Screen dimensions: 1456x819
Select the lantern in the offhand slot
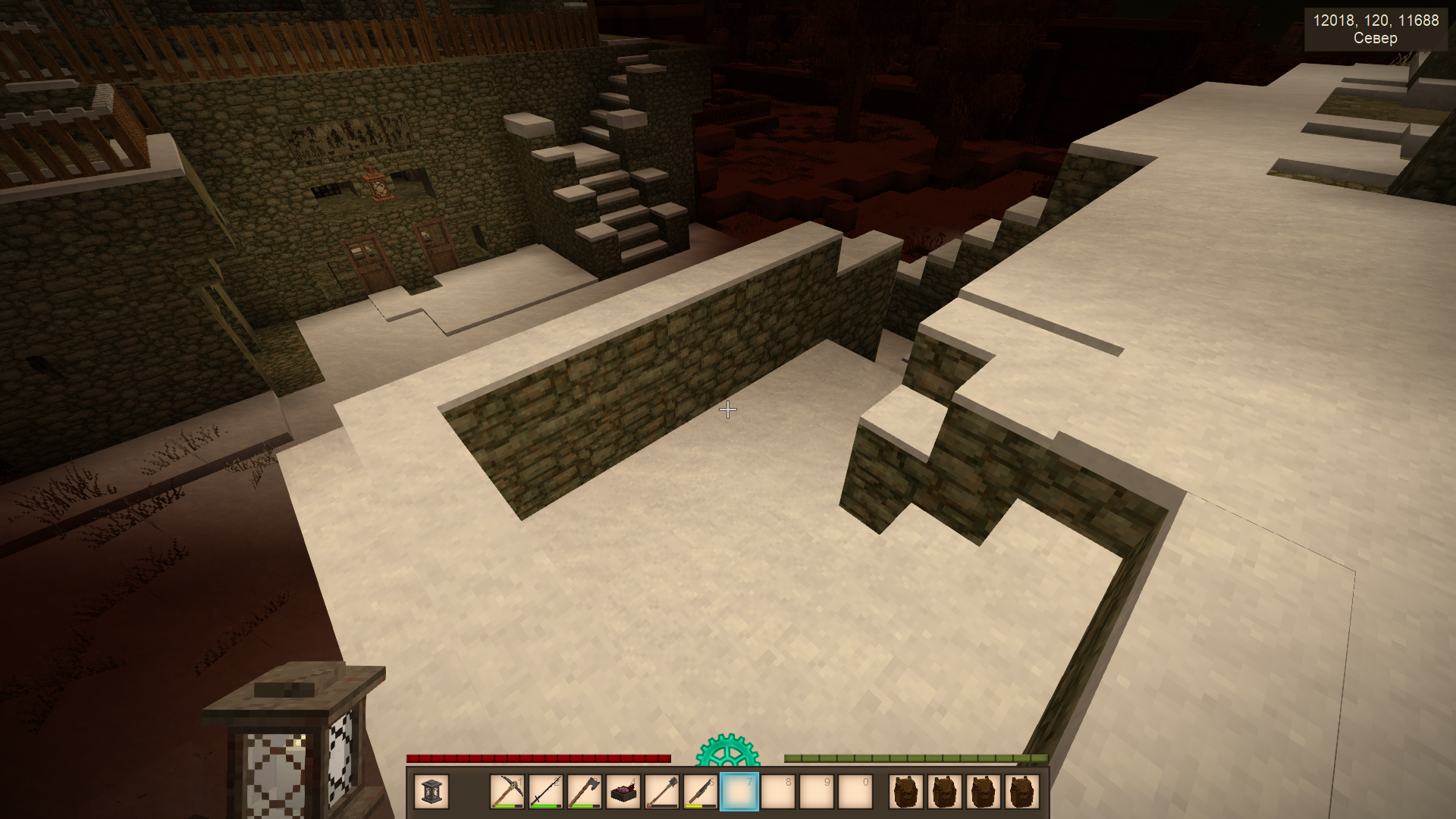[x=431, y=792]
